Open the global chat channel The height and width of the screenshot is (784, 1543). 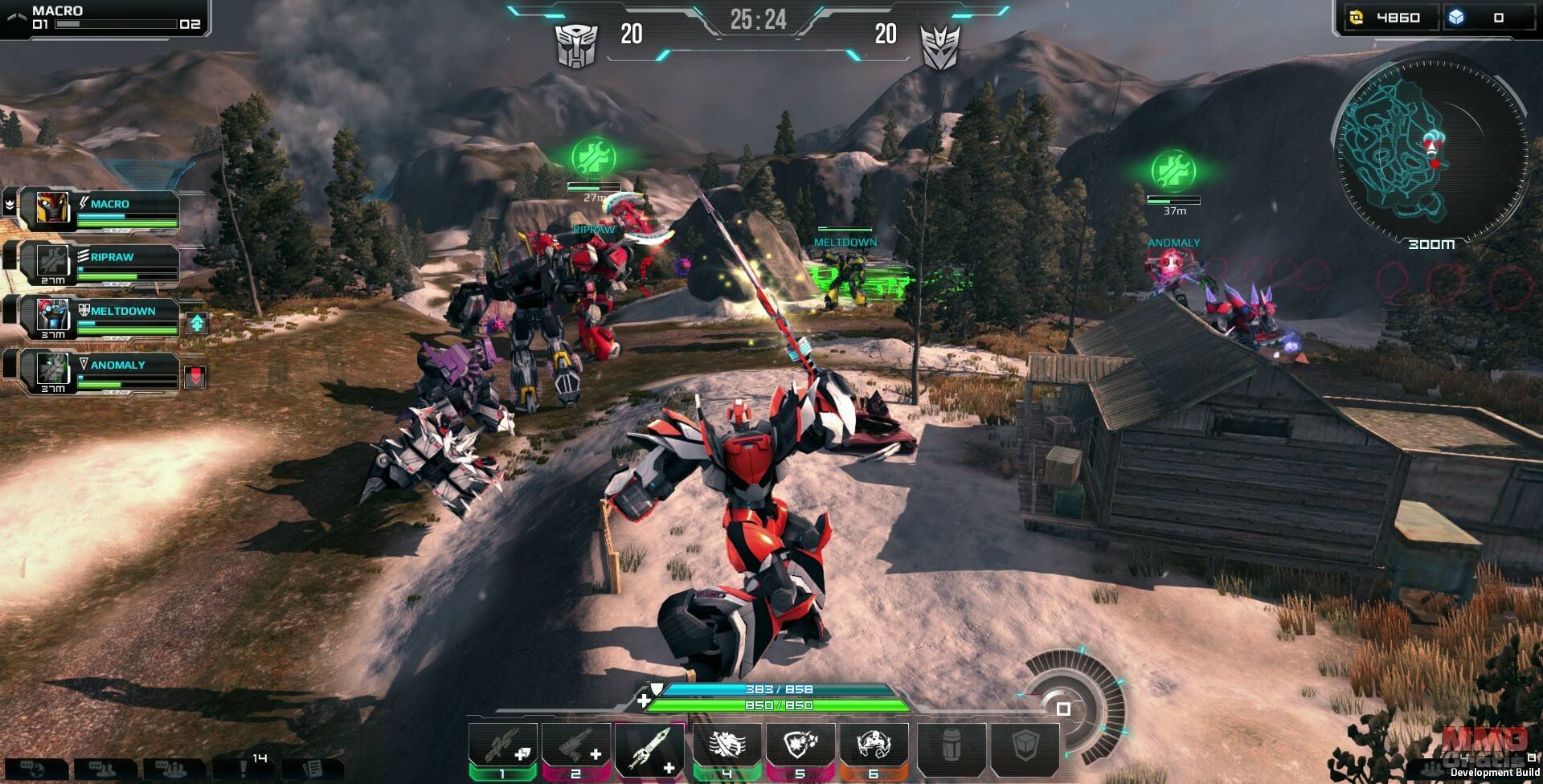tap(34, 770)
